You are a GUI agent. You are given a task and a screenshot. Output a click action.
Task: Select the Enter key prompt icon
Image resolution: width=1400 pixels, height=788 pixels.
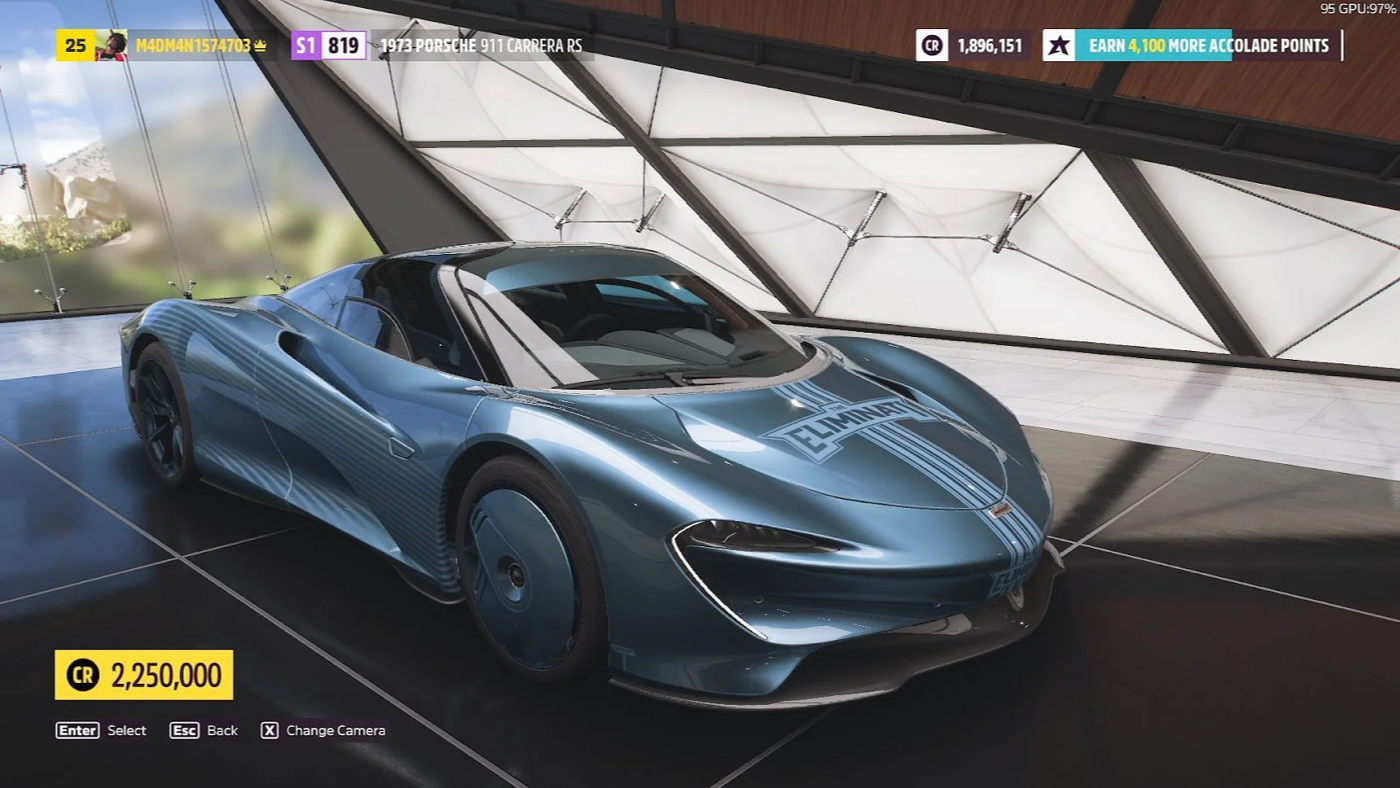(x=76, y=730)
